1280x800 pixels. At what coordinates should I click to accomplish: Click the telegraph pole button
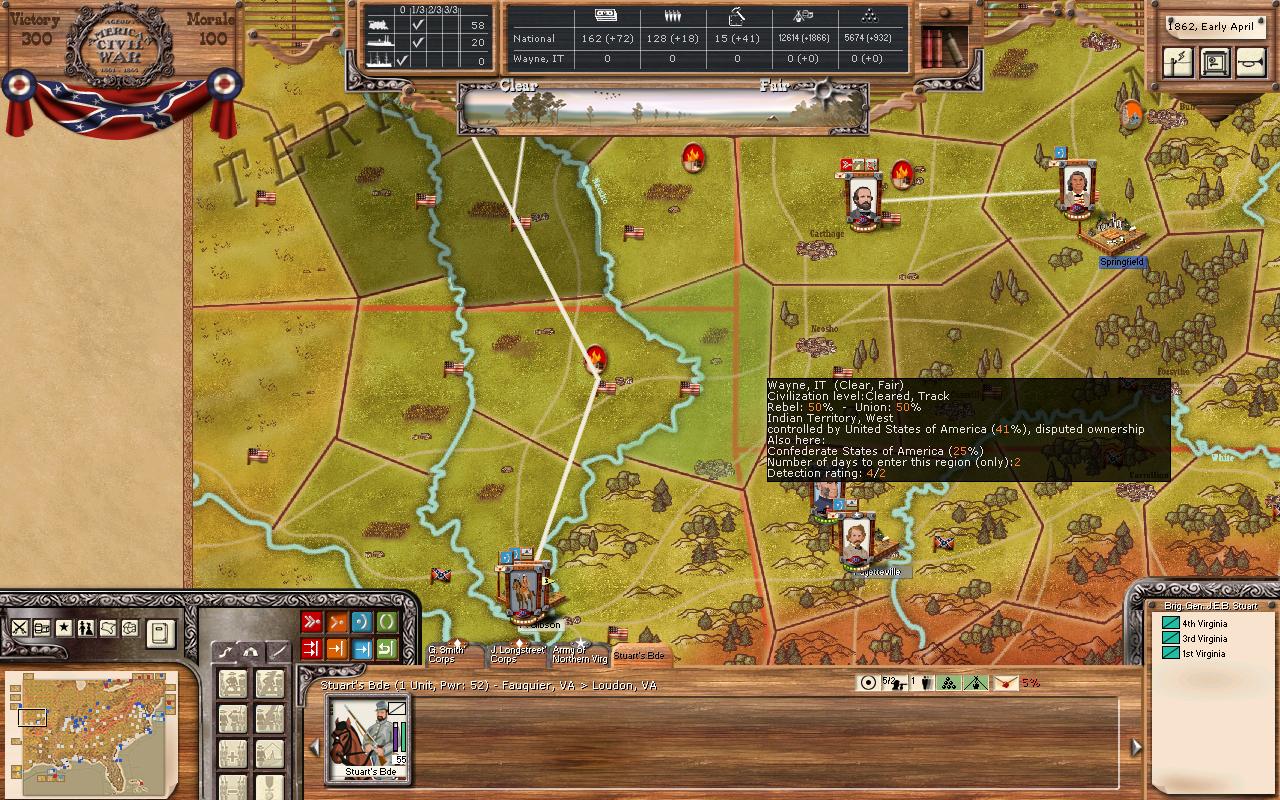[x=1179, y=62]
